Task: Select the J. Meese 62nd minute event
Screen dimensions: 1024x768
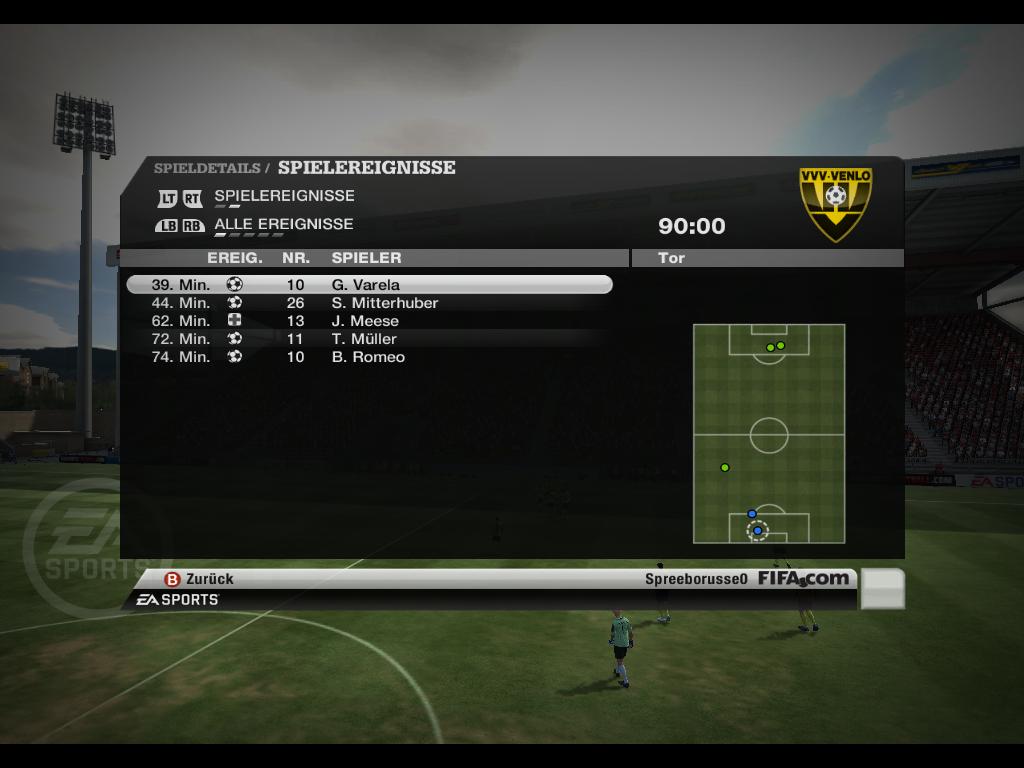Action: [x=368, y=321]
